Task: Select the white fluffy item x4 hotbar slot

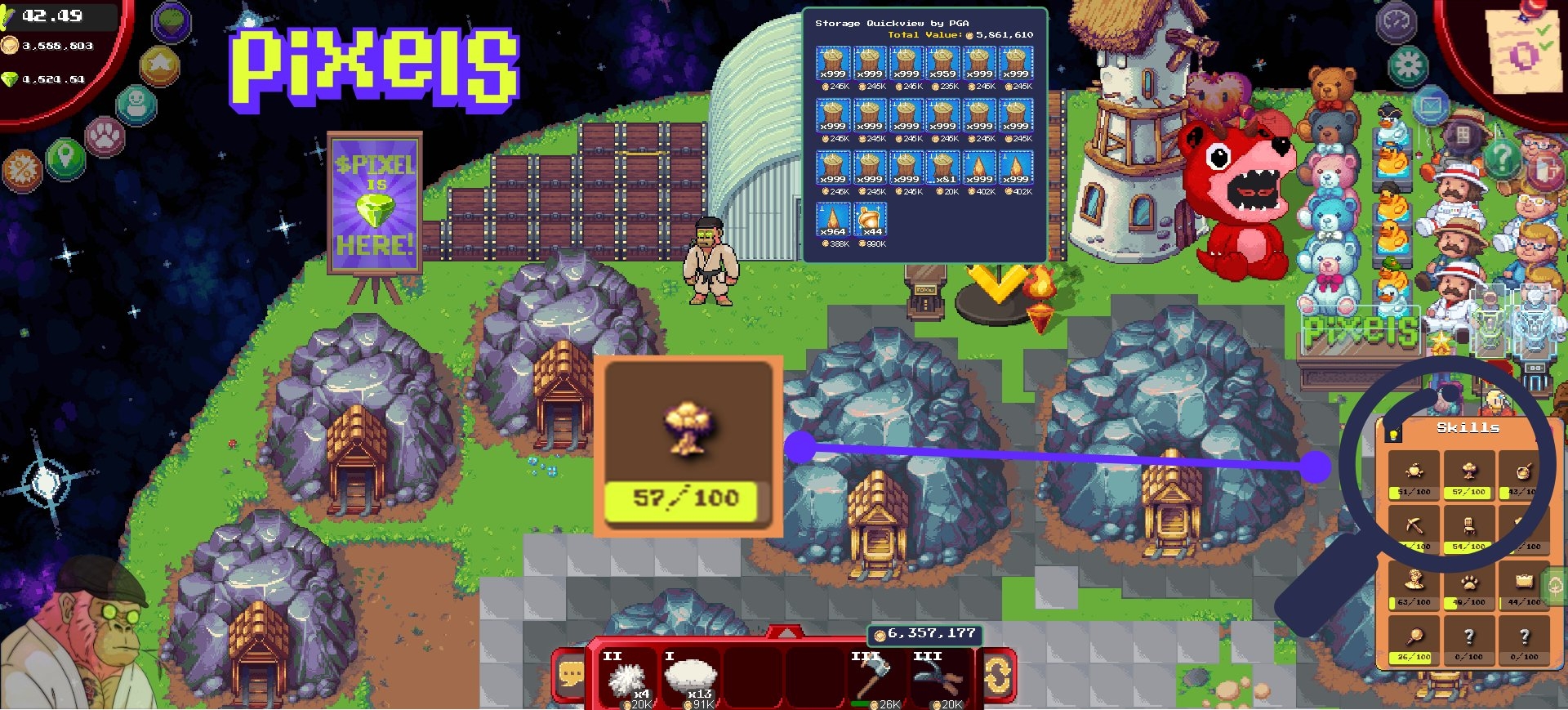Action: click(628, 678)
